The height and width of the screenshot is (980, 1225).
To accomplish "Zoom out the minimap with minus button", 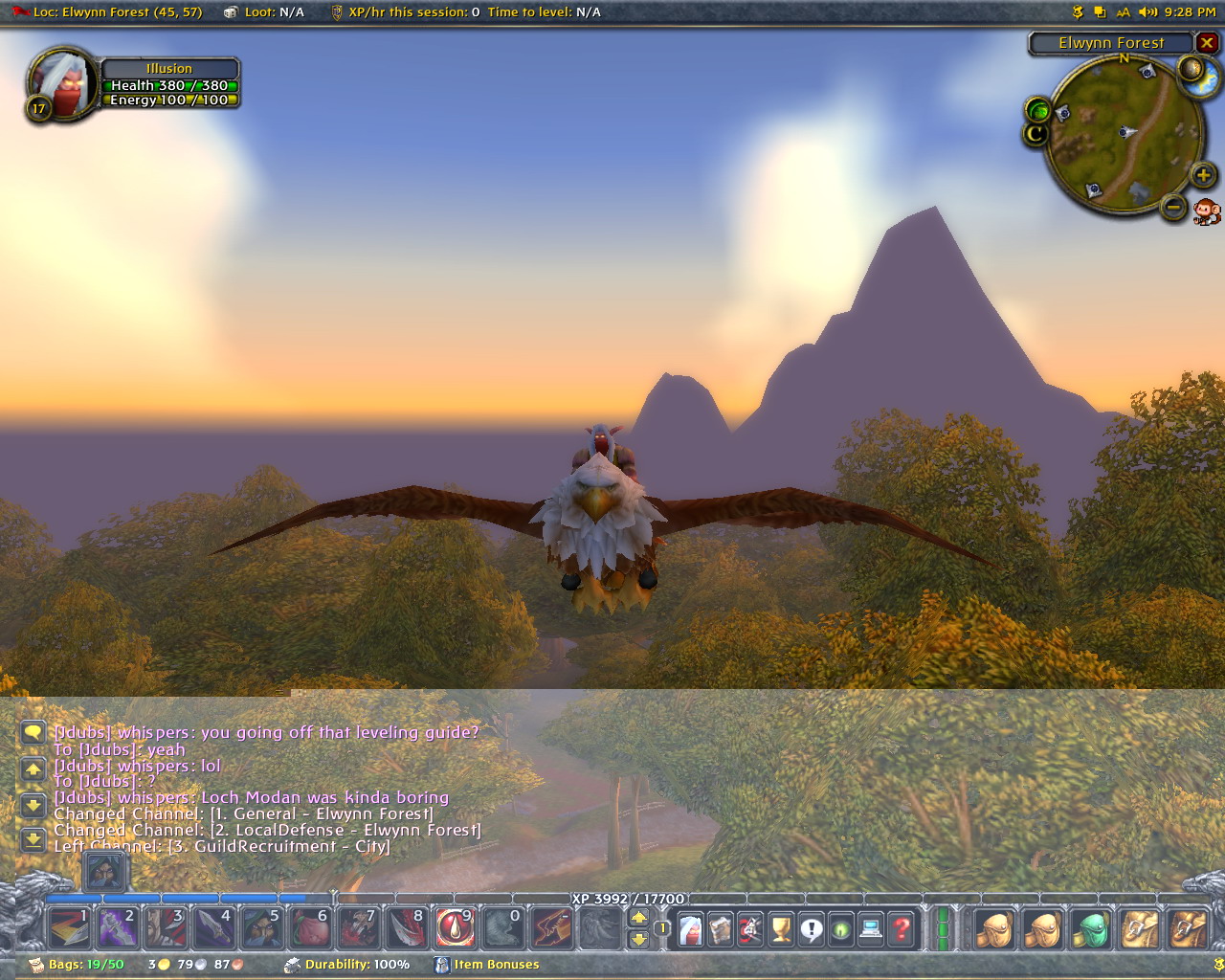I will point(1174,207).
